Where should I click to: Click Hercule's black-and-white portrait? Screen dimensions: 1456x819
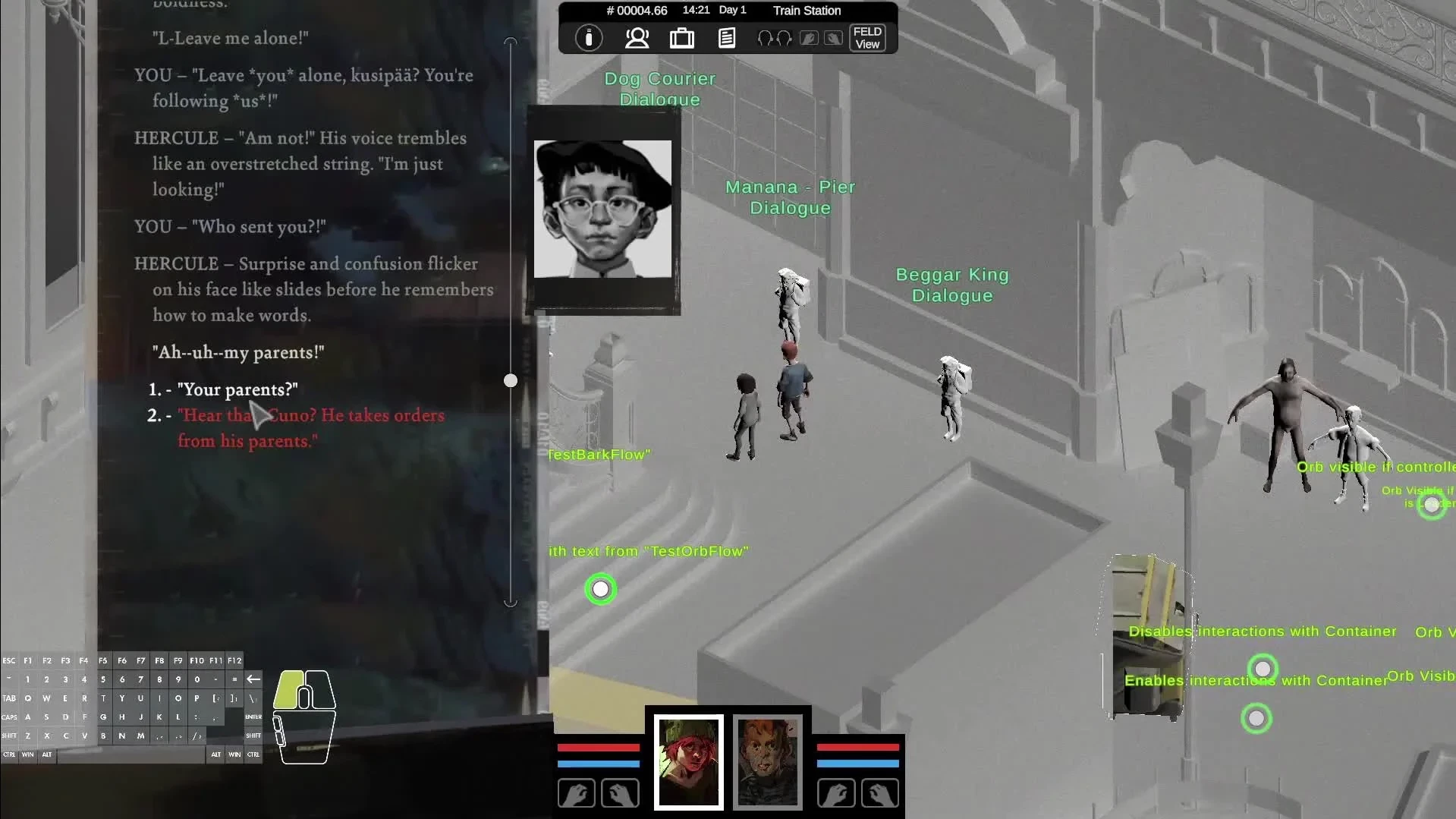[602, 209]
